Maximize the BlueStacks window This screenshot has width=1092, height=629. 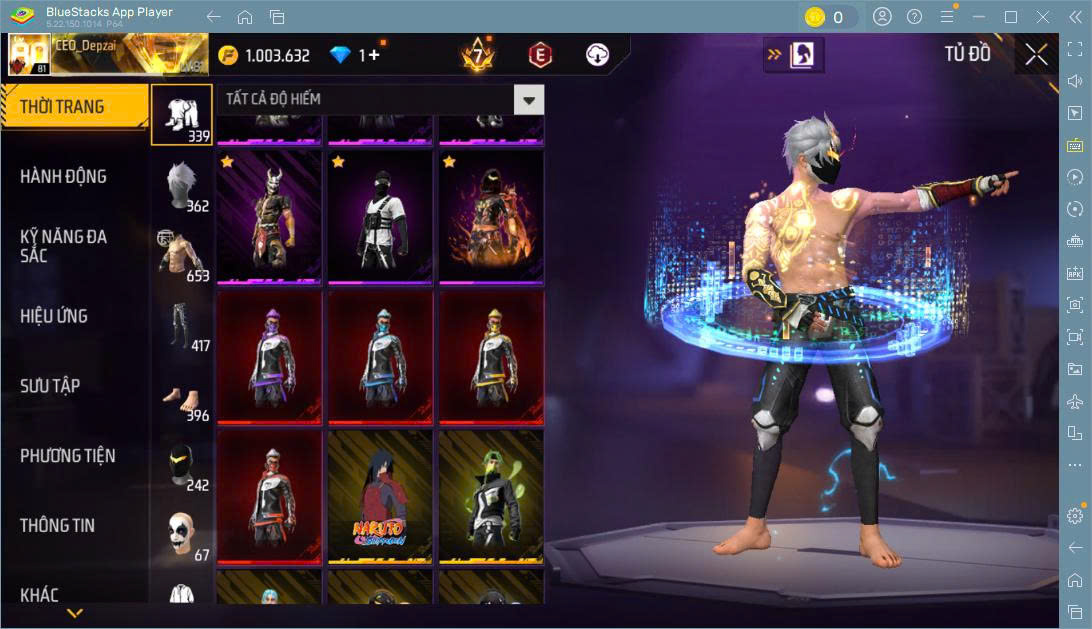(x=1010, y=17)
